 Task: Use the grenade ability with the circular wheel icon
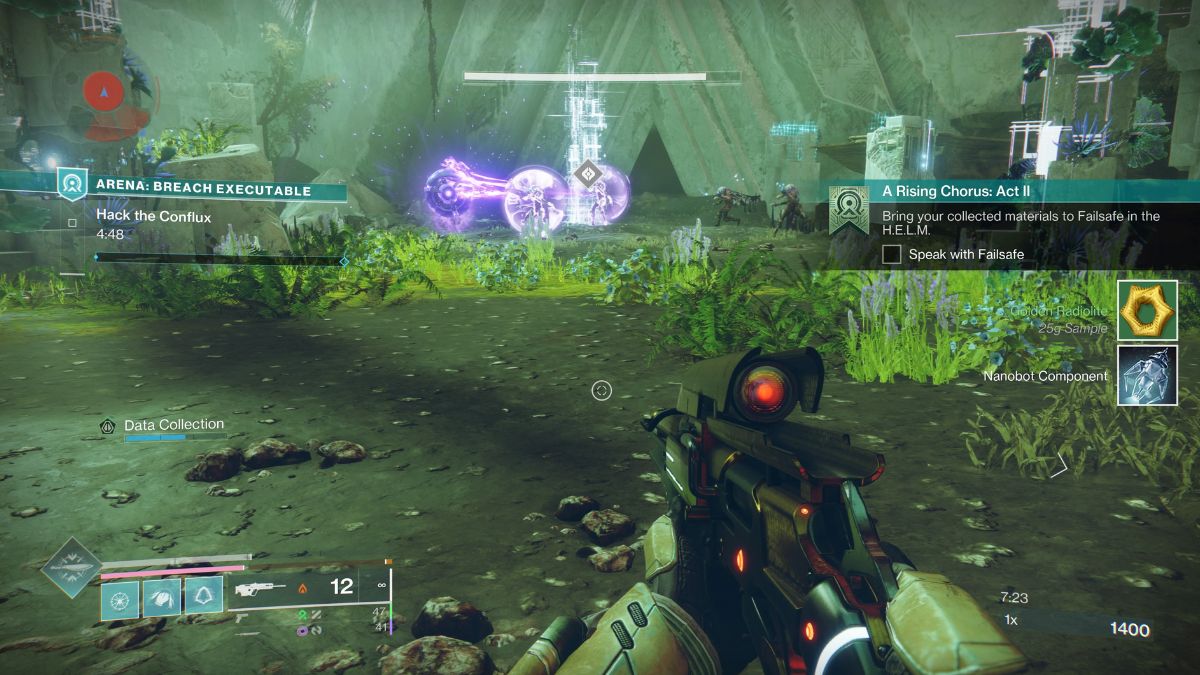click(x=119, y=598)
